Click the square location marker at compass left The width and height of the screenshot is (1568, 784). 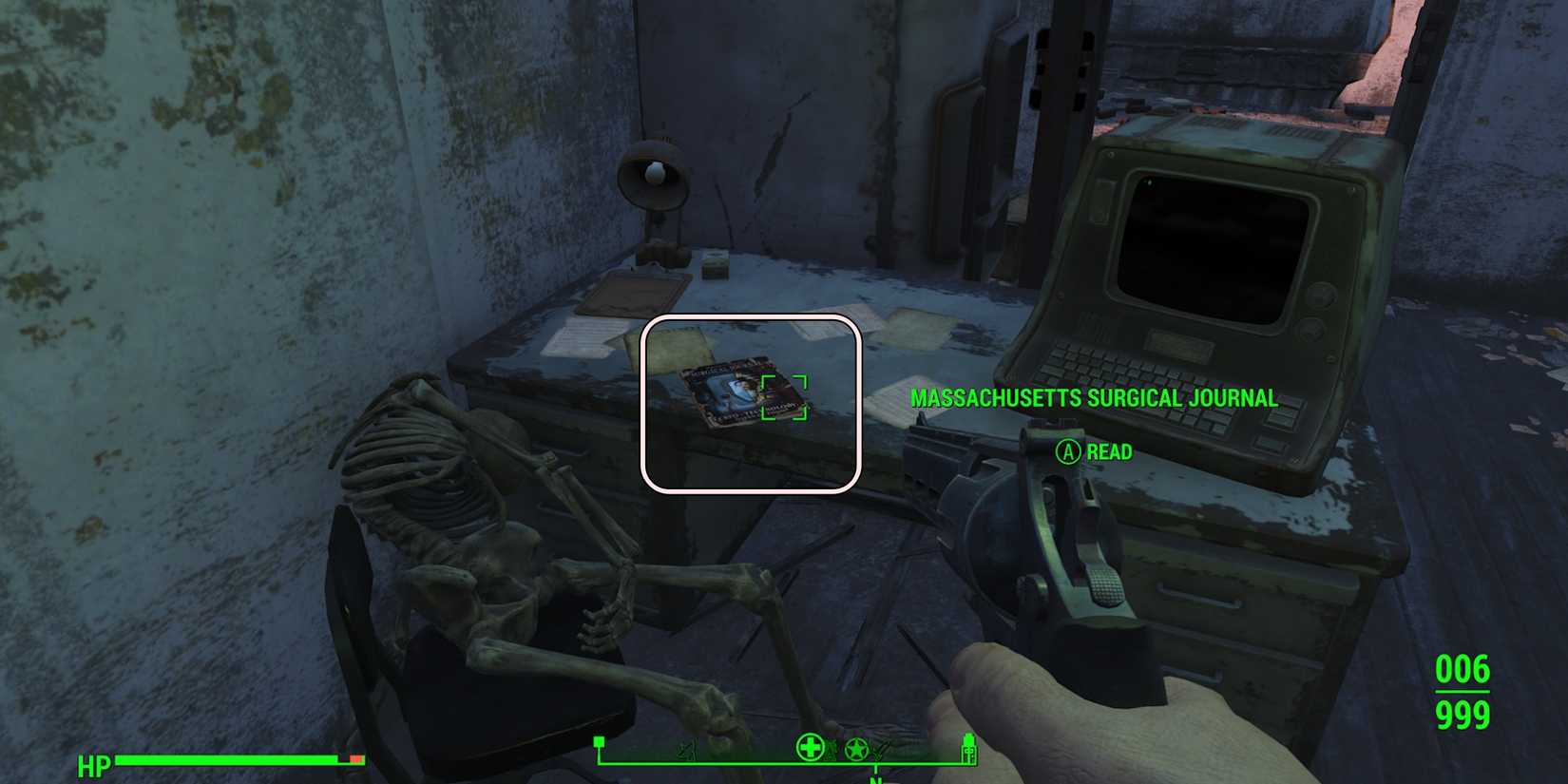599,740
